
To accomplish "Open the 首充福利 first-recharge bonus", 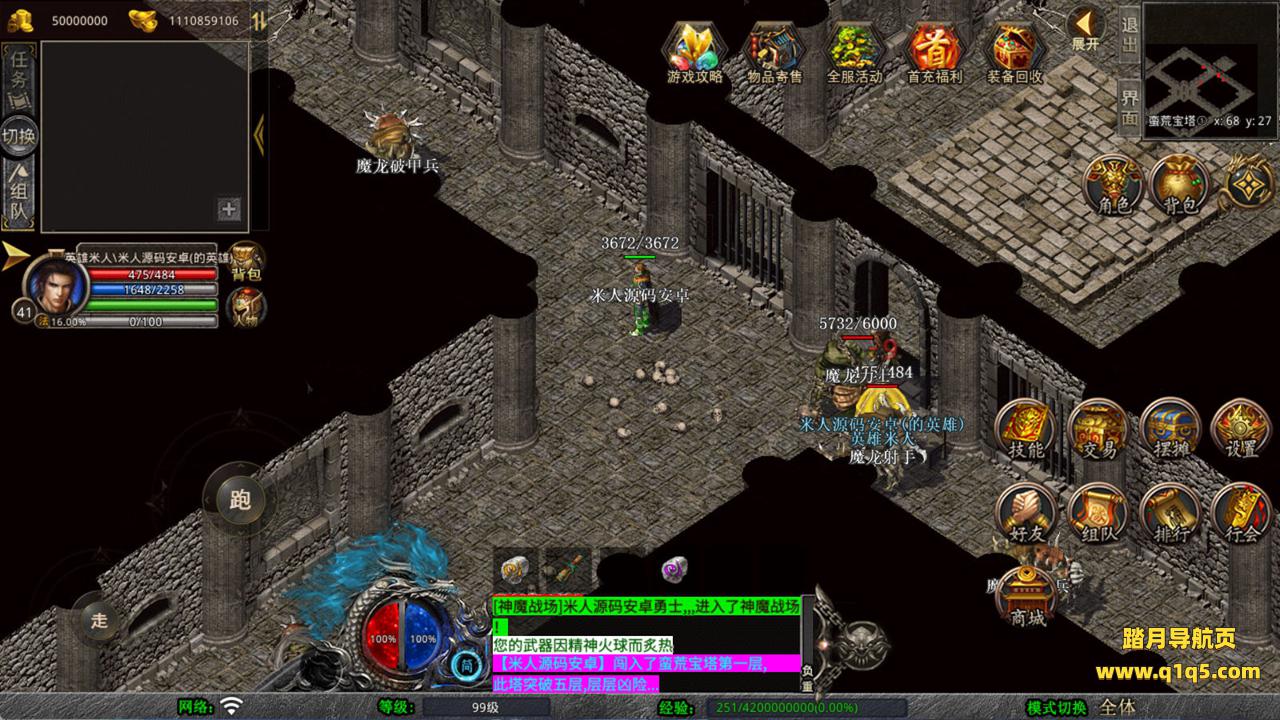I will pos(934,52).
